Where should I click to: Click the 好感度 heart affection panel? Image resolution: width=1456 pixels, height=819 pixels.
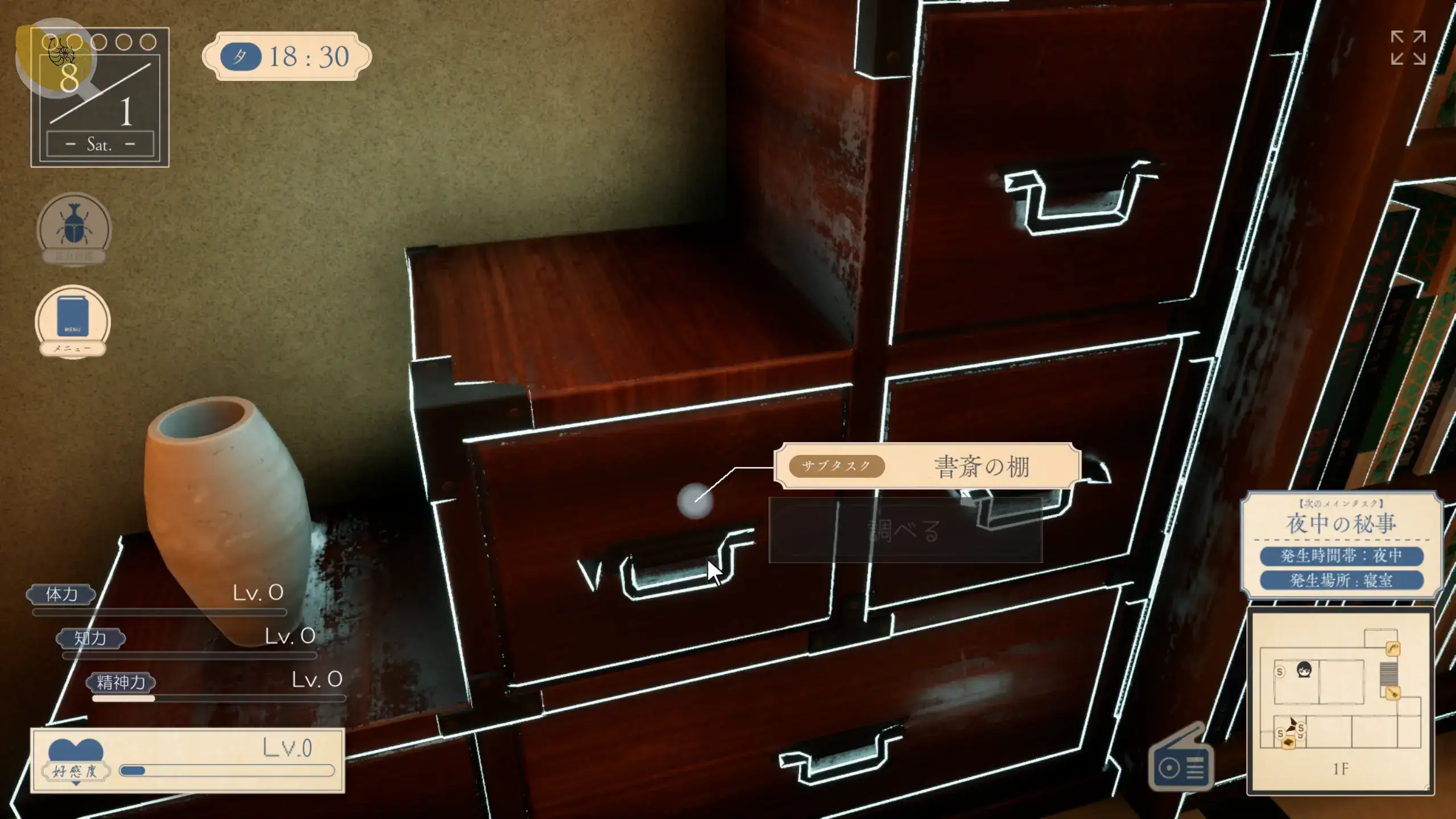click(188, 760)
